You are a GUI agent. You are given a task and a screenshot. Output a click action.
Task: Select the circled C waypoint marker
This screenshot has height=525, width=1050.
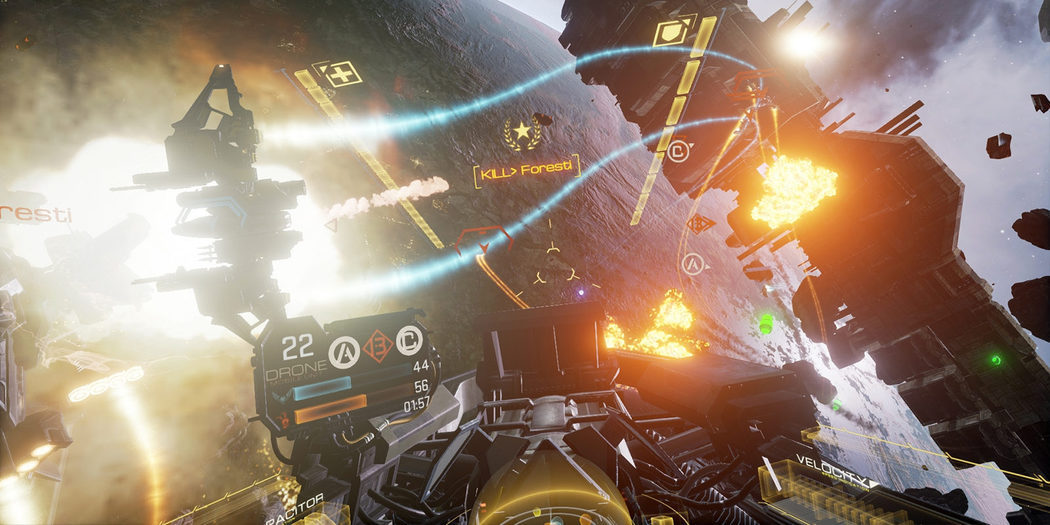(679, 152)
